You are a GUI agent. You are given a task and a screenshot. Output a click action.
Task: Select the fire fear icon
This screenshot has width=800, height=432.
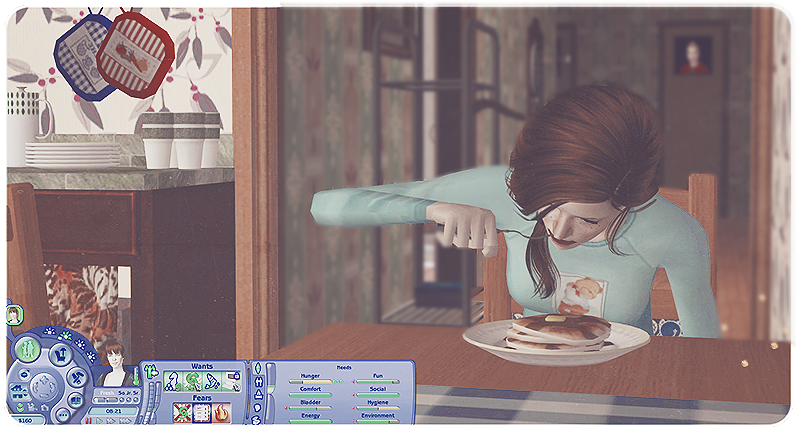click(x=222, y=413)
